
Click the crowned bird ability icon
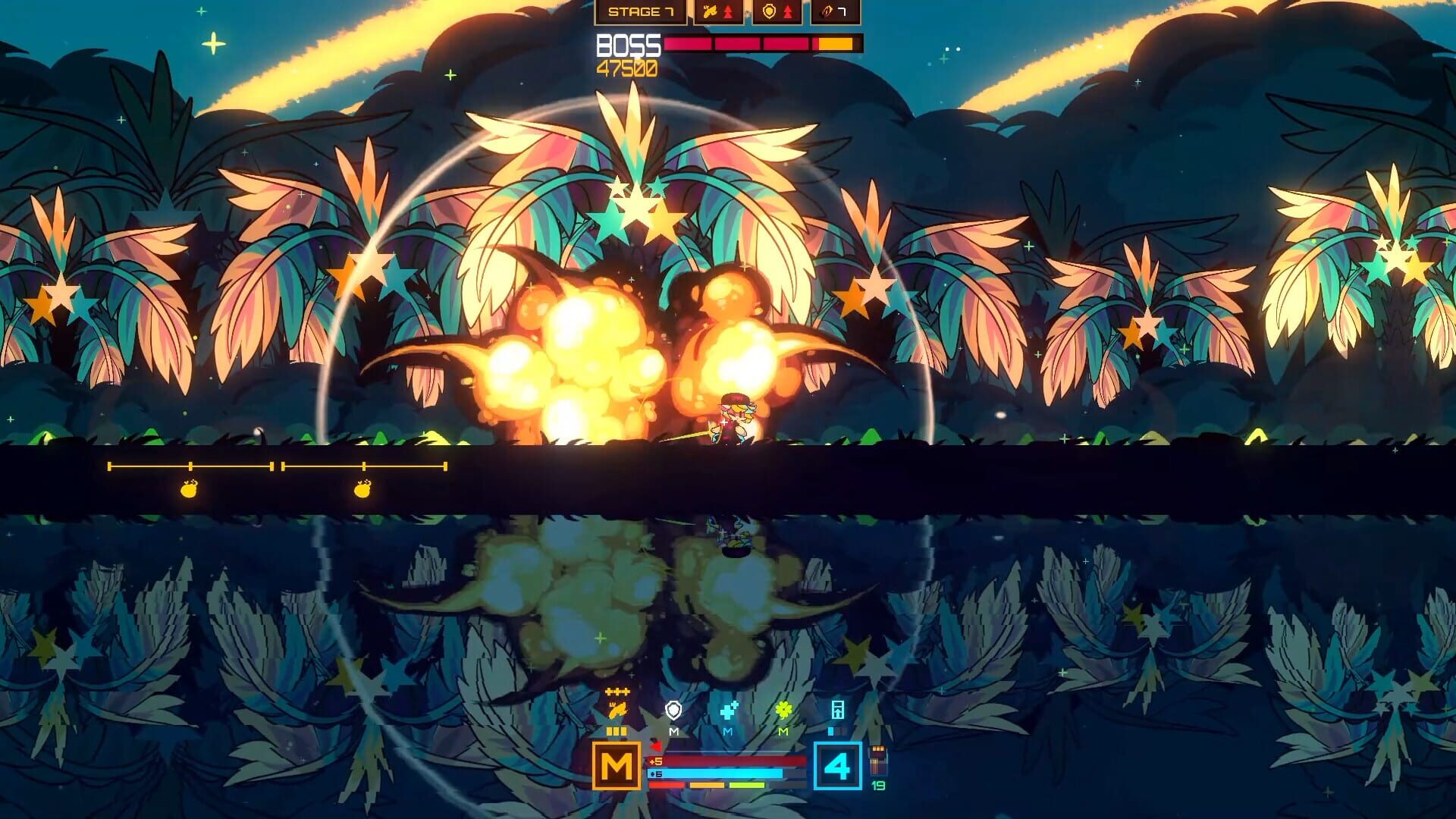click(x=618, y=711)
